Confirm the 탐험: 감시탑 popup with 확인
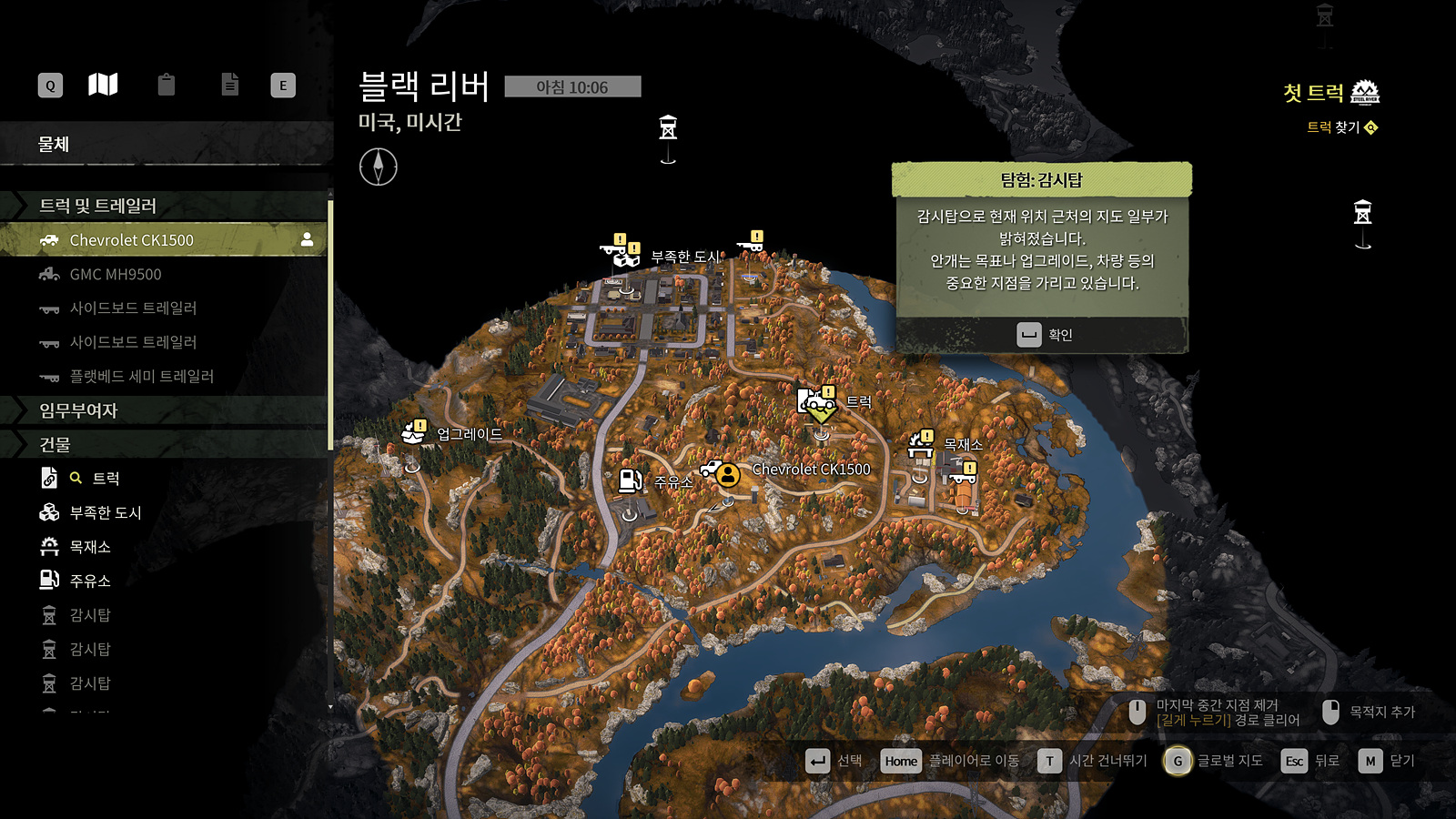This screenshot has width=1456, height=819. 1043,335
